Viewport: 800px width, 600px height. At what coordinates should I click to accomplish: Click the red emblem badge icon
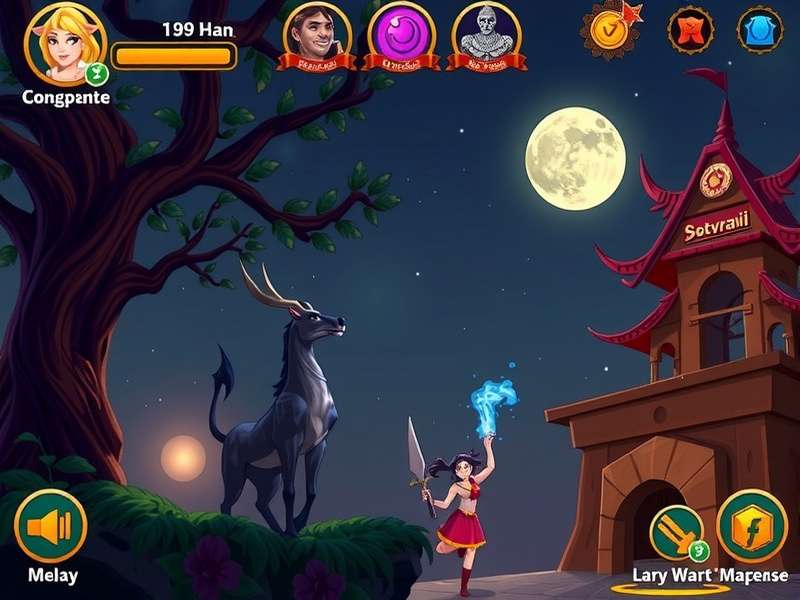691,30
